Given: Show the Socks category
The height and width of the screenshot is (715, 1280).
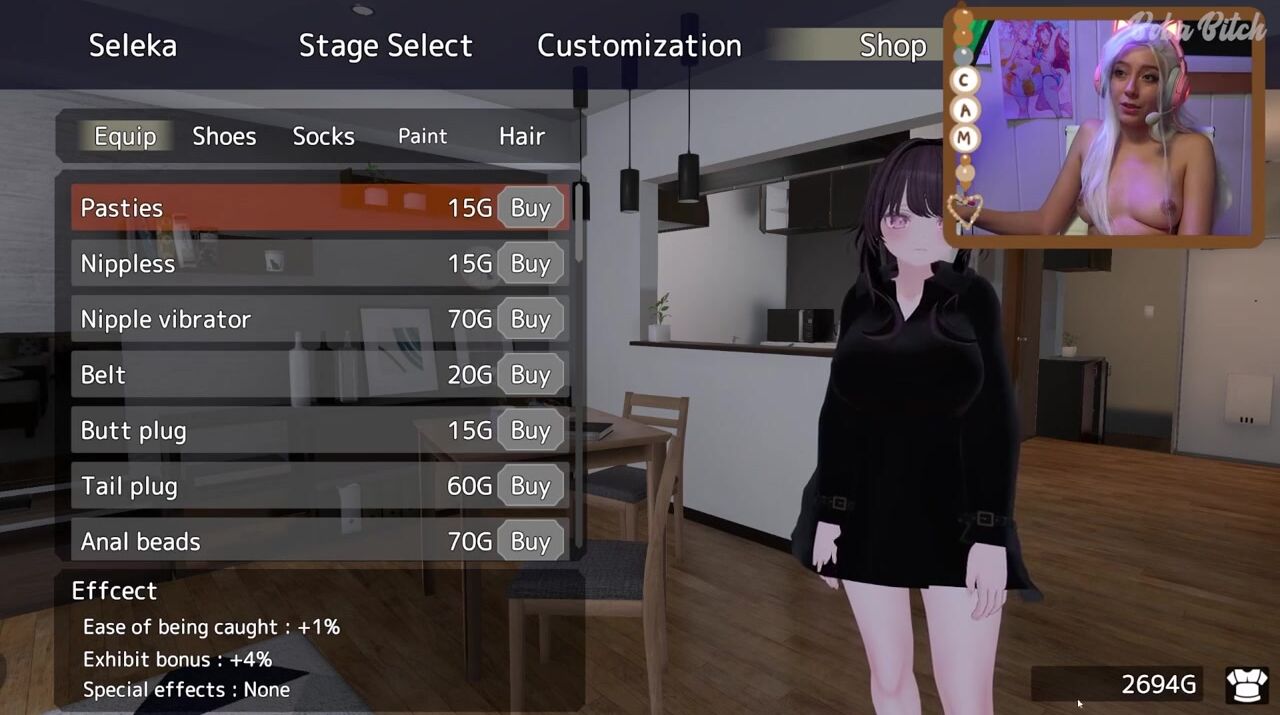Looking at the screenshot, I should click(323, 136).
